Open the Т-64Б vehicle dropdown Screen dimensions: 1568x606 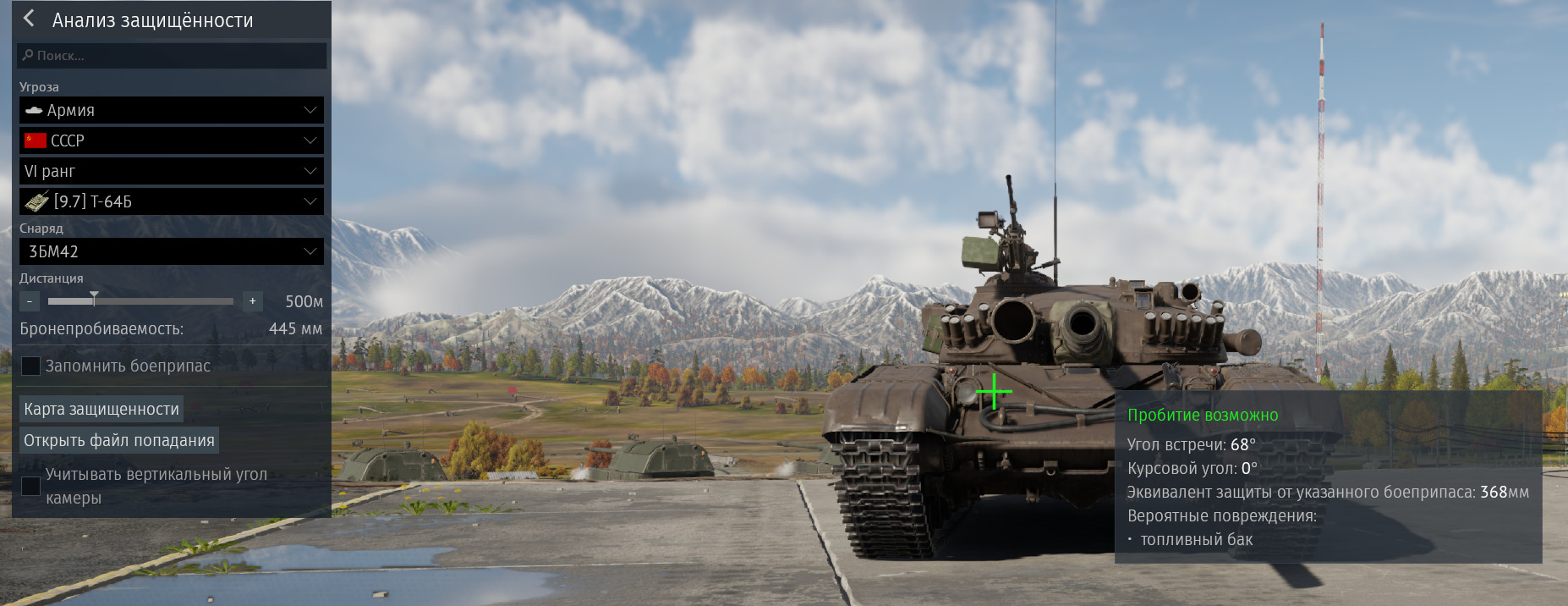(172, 201)
